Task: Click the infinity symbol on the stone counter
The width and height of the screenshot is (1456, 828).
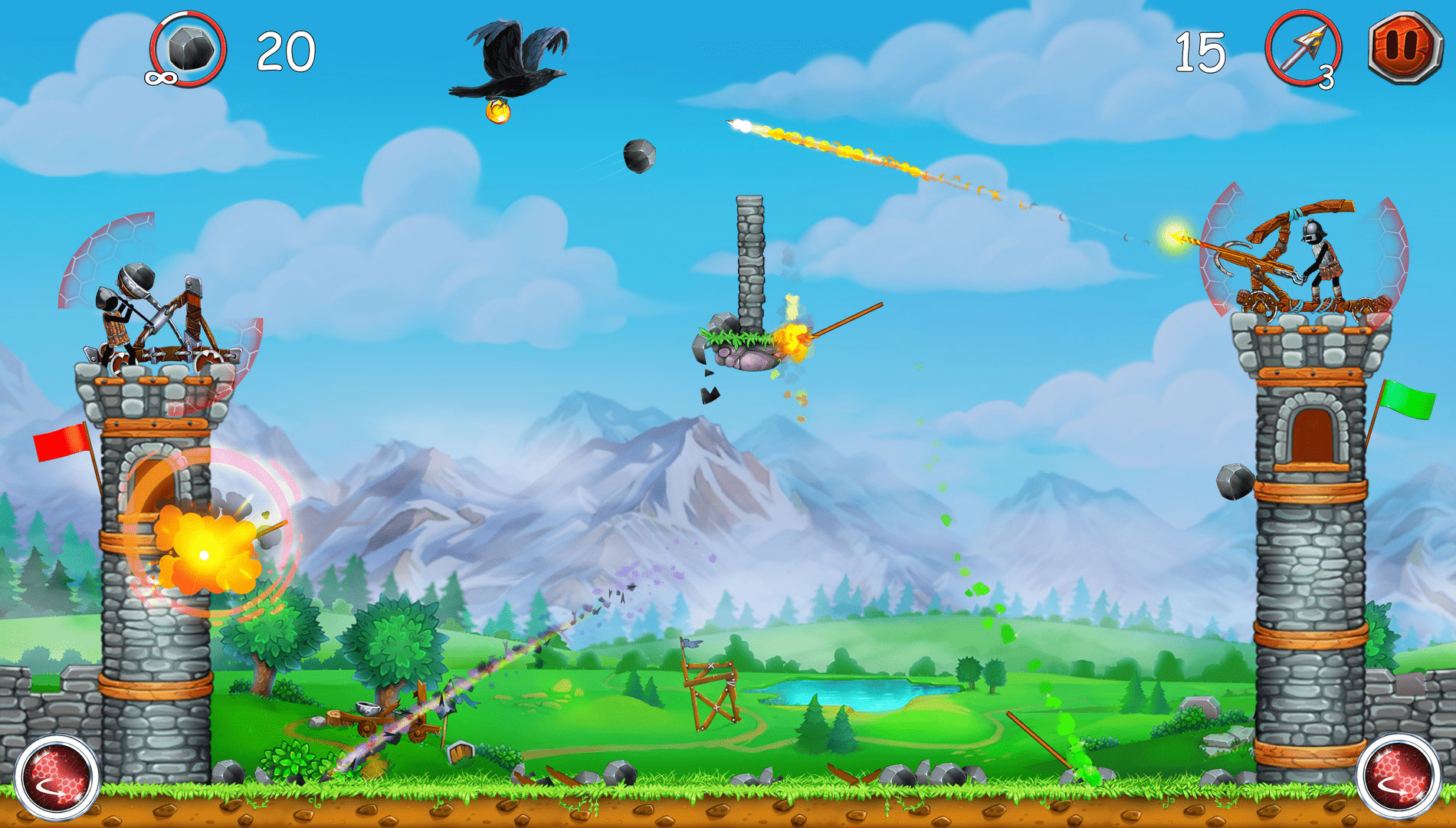Action: tap(161, 79)
